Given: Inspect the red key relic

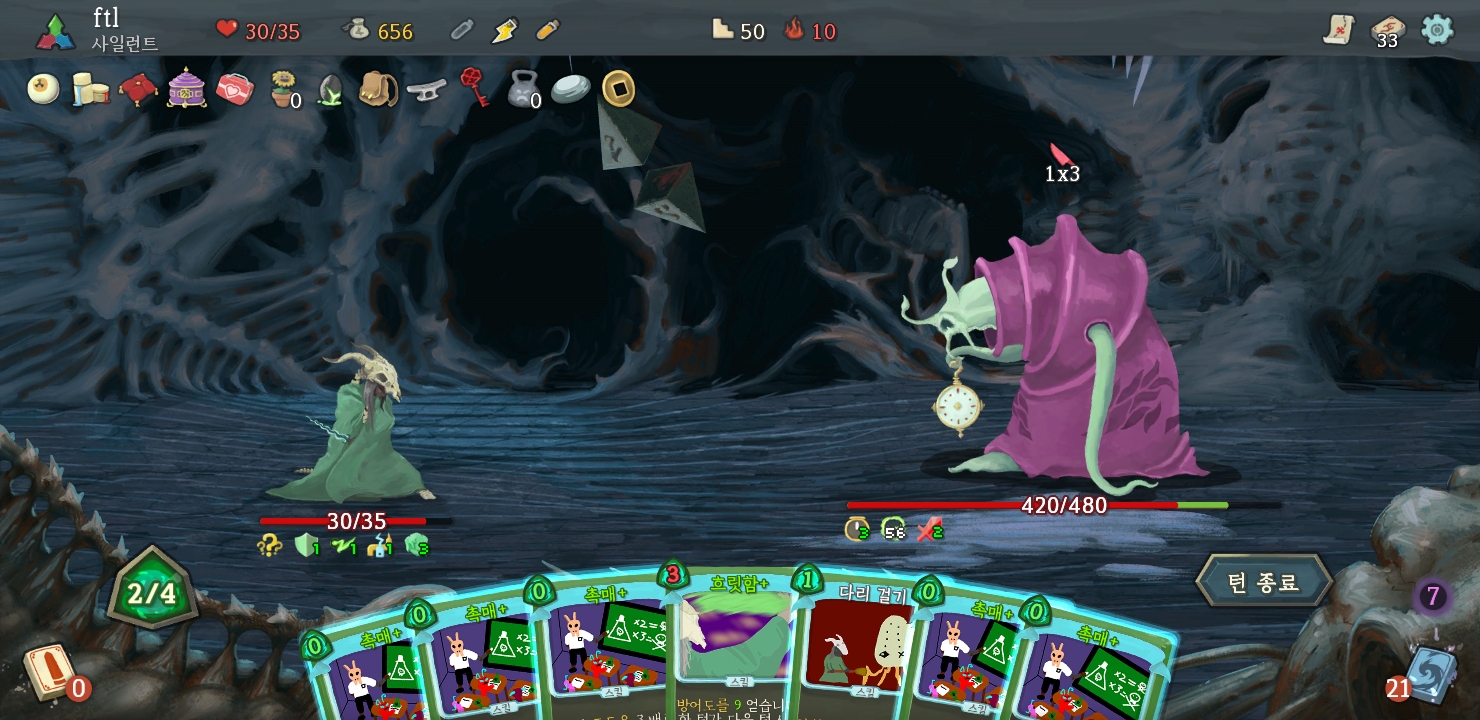Looking at the screenshot, I should coord(474,87).
